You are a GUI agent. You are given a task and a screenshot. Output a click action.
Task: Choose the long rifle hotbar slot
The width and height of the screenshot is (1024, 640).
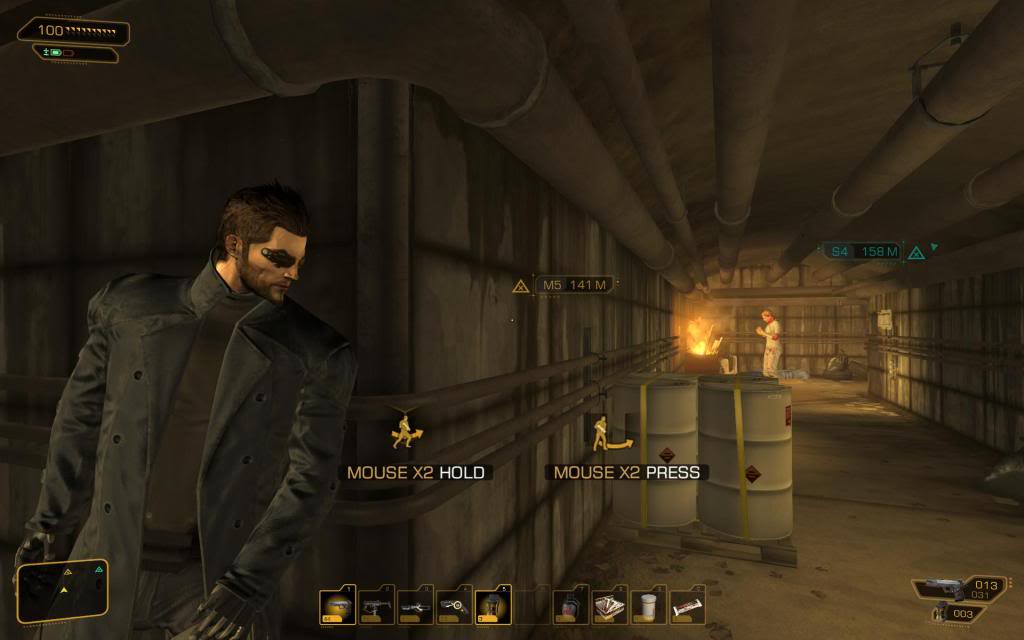[x=416, y=606]
